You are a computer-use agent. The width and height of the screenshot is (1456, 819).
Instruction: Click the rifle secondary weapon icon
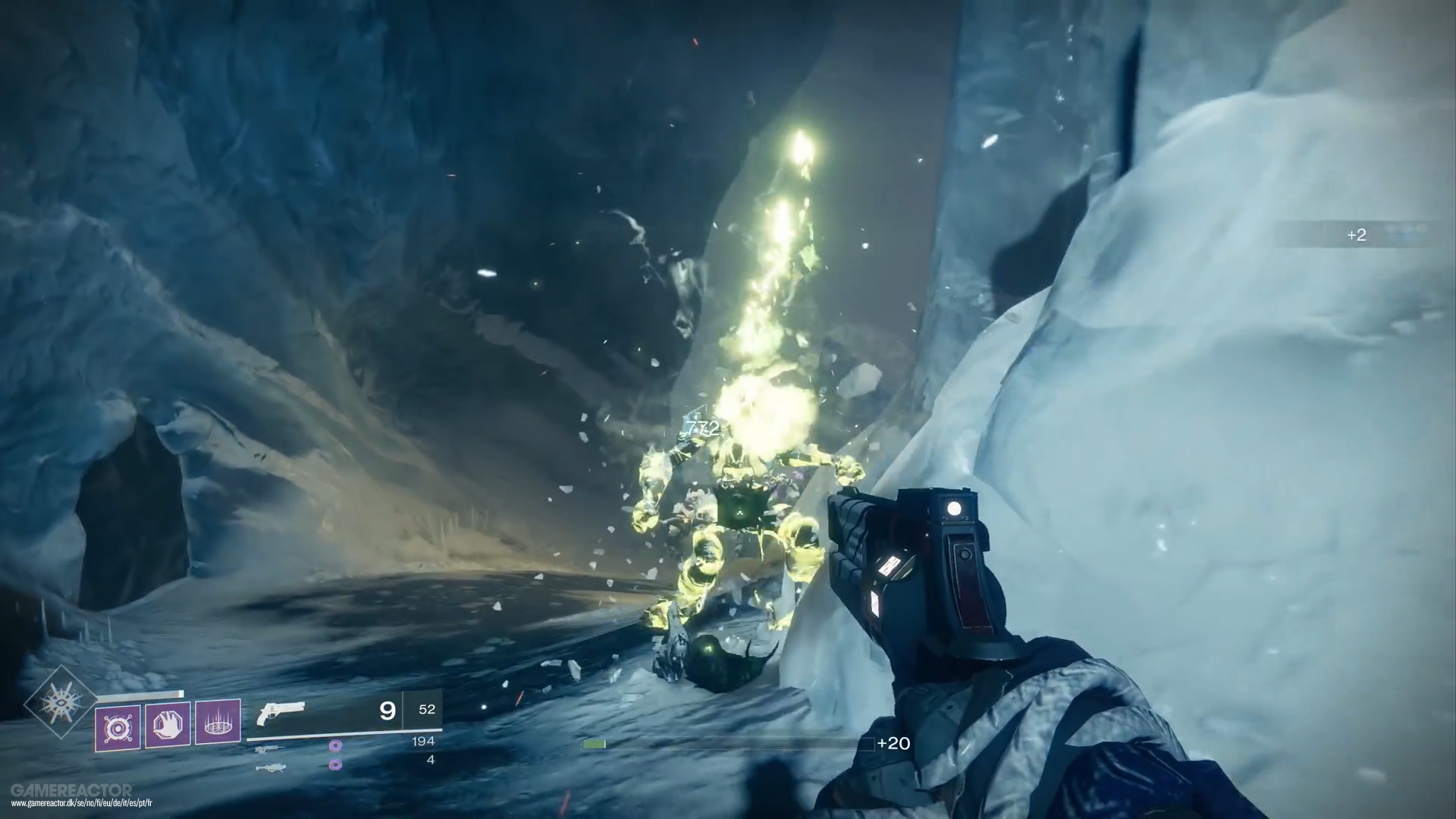click(271, 750)
